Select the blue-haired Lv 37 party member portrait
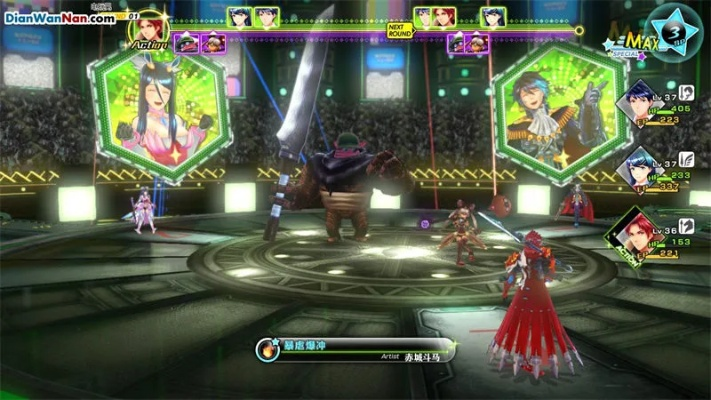This screenshot has width=711, height=400. click(x=636, y=103)
